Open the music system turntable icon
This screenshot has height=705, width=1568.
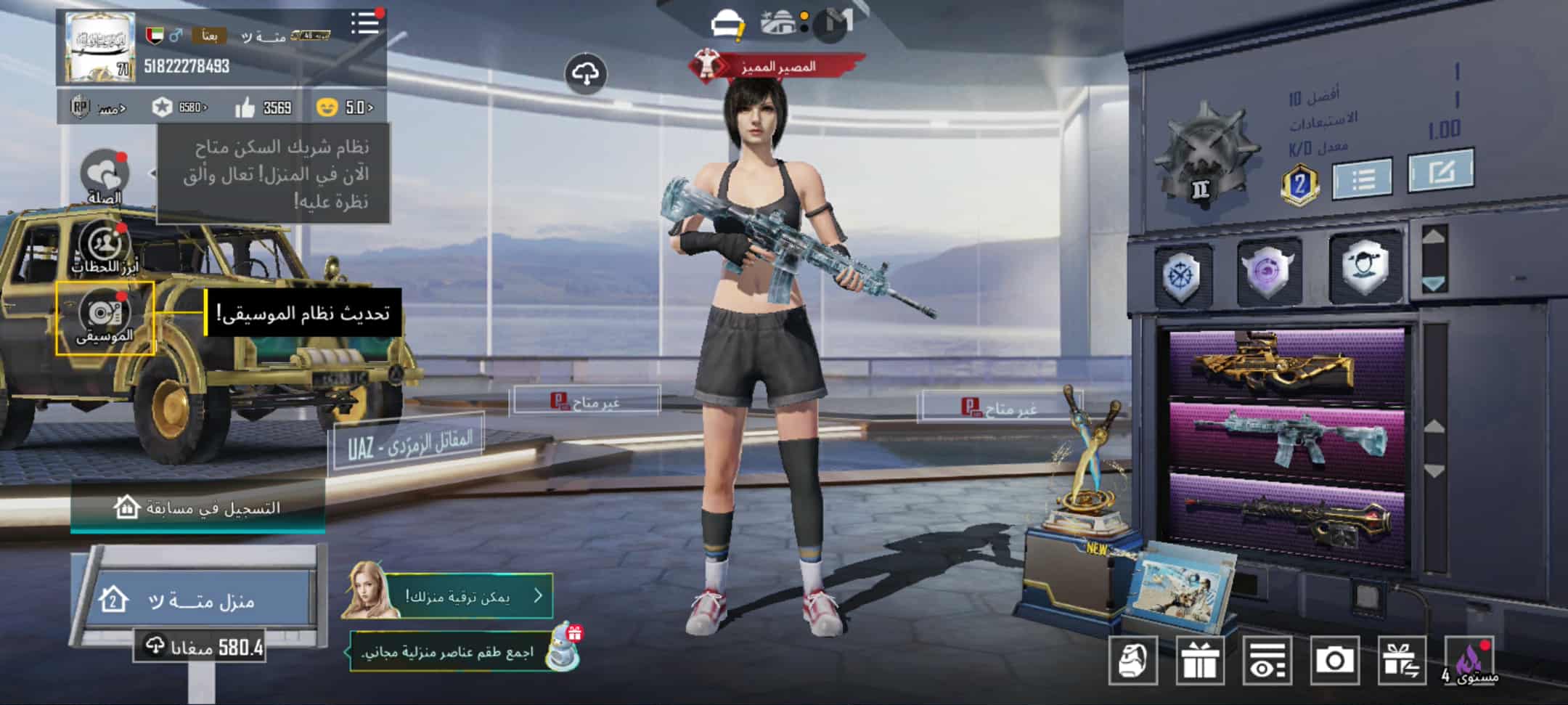pos(105,315)
